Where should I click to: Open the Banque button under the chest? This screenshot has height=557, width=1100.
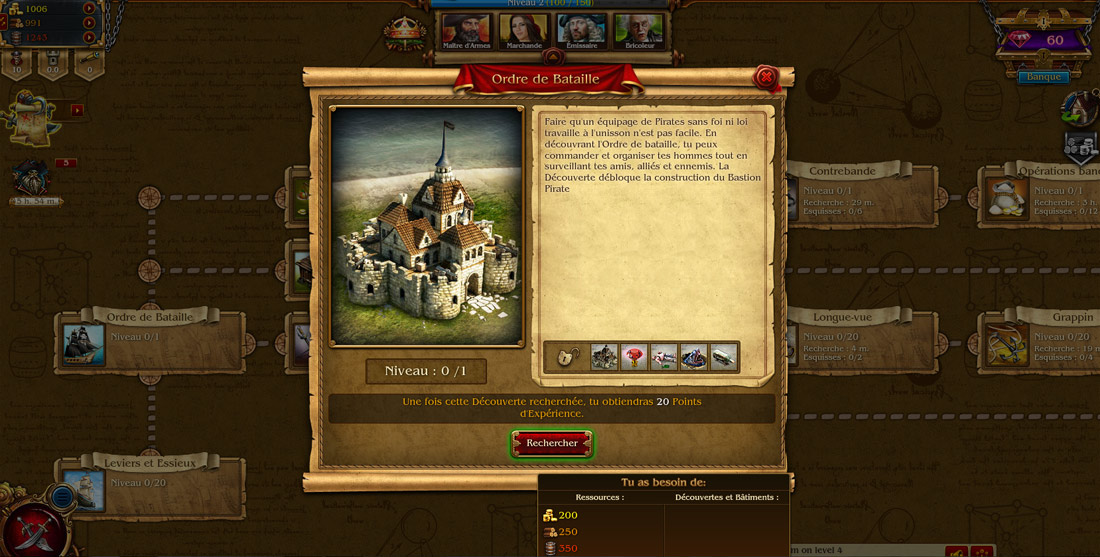[x=1043, y=77]
